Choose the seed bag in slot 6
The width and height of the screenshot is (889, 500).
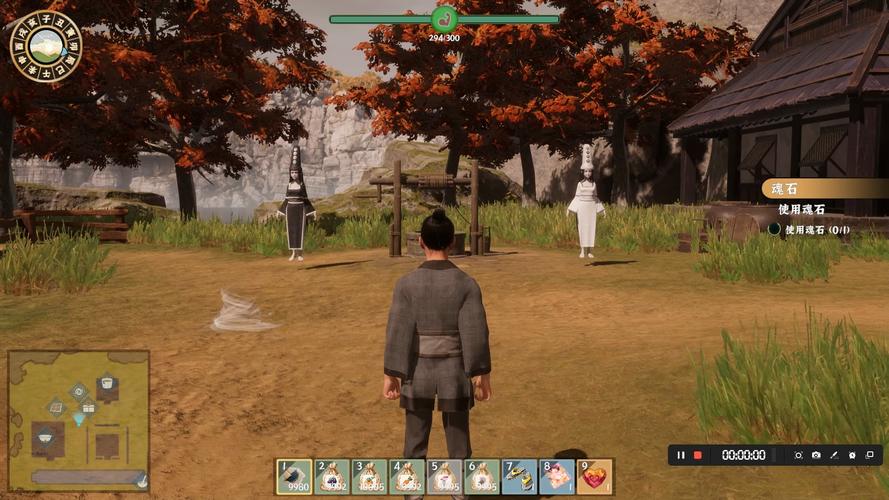pyautogui.click(x=482, y=477)
